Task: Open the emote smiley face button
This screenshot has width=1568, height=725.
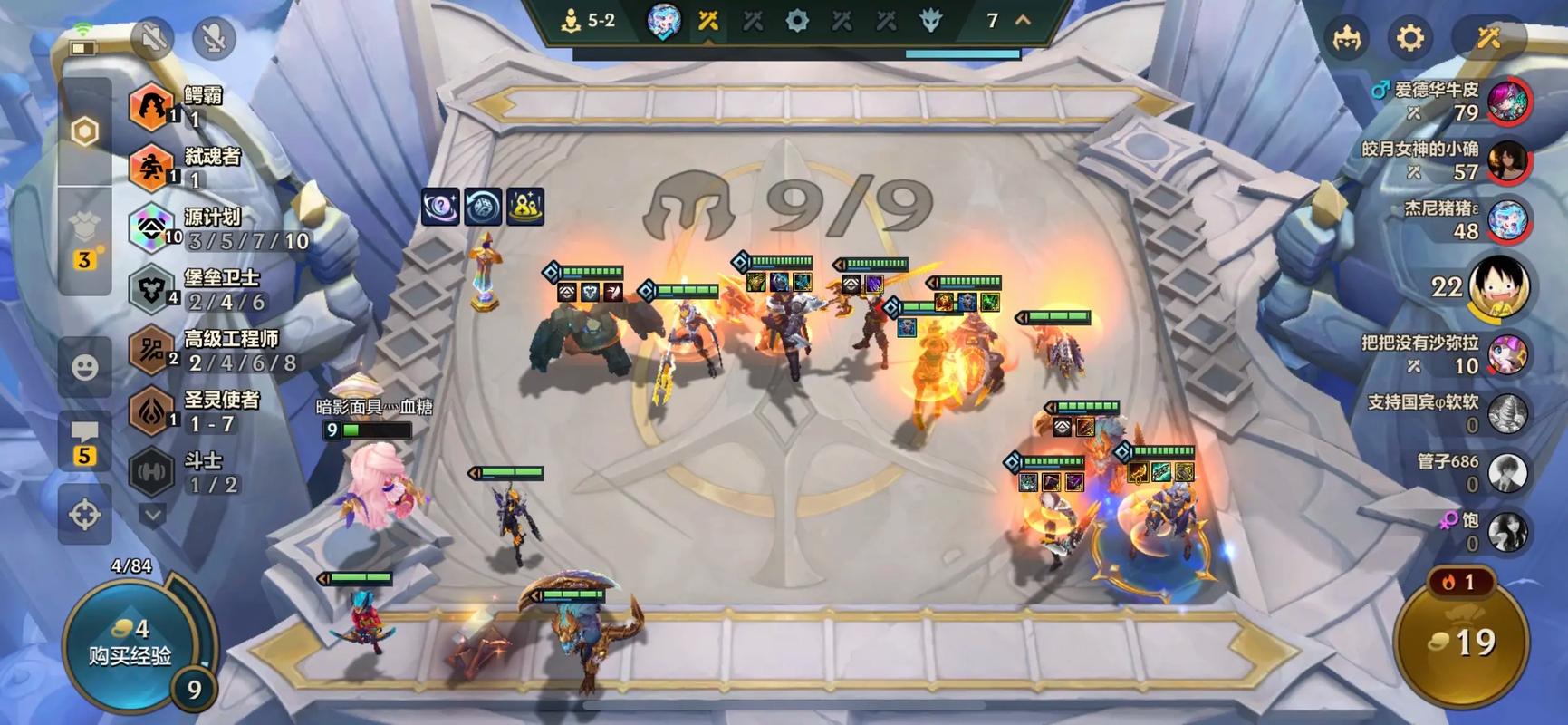Action: 85,367
